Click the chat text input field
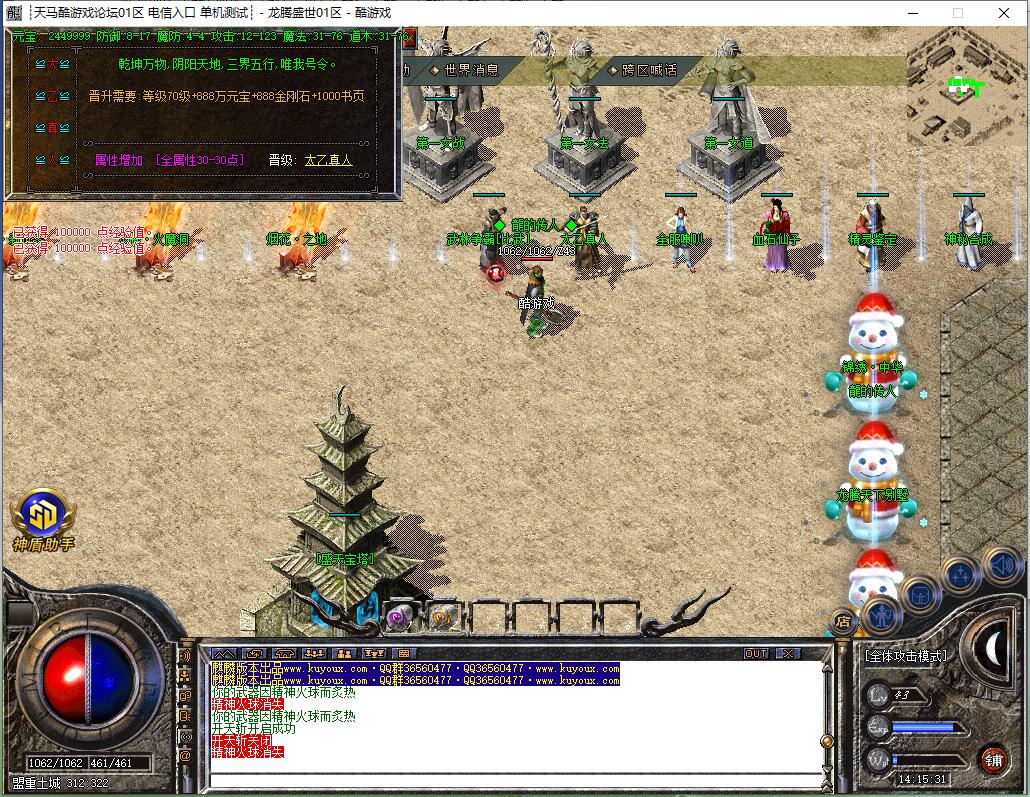Viewport: 1030px width, 797px height. (x=510, y=779)
